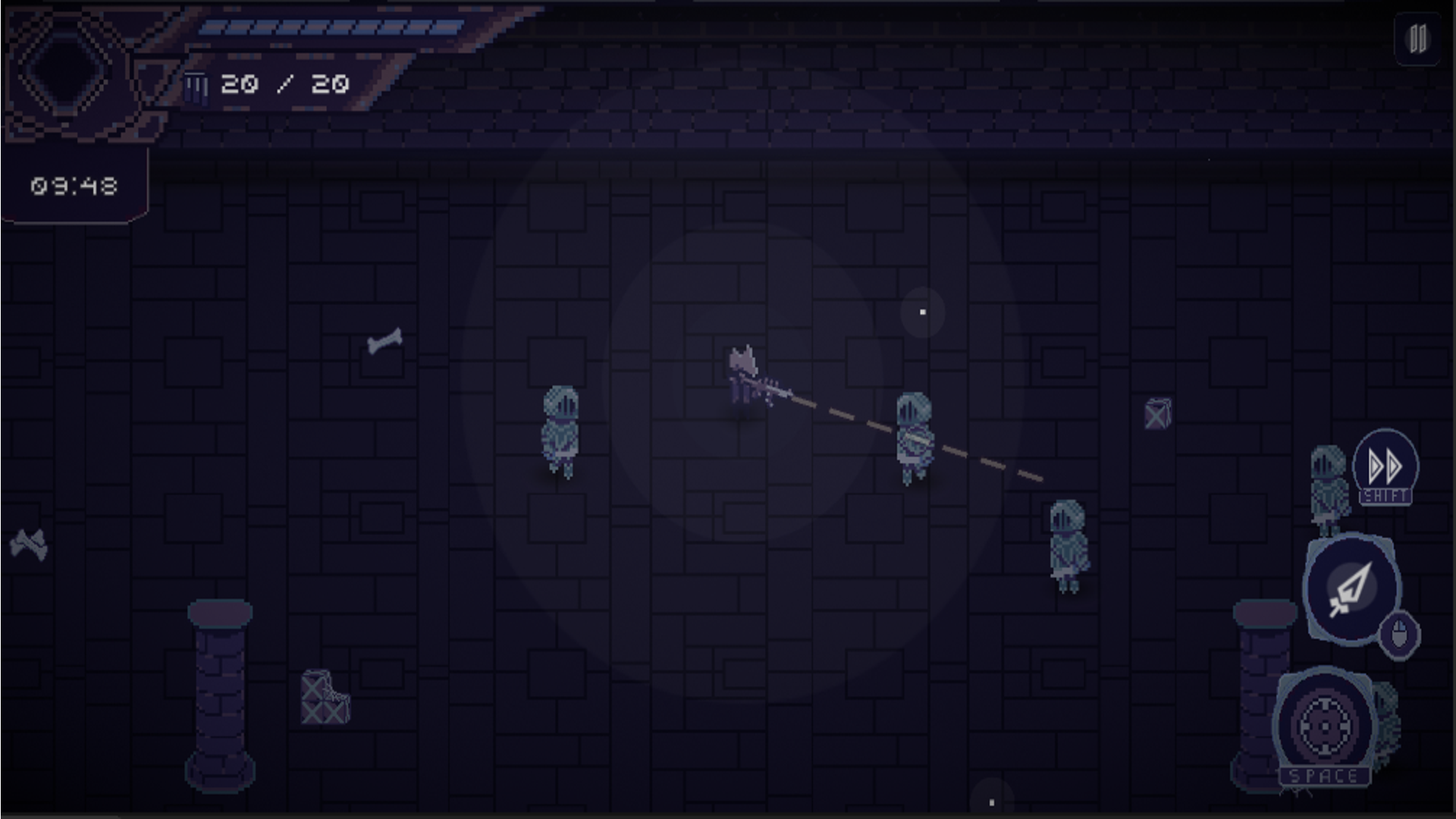Click the diamond emblem portrait top-left

pos(64,72)
